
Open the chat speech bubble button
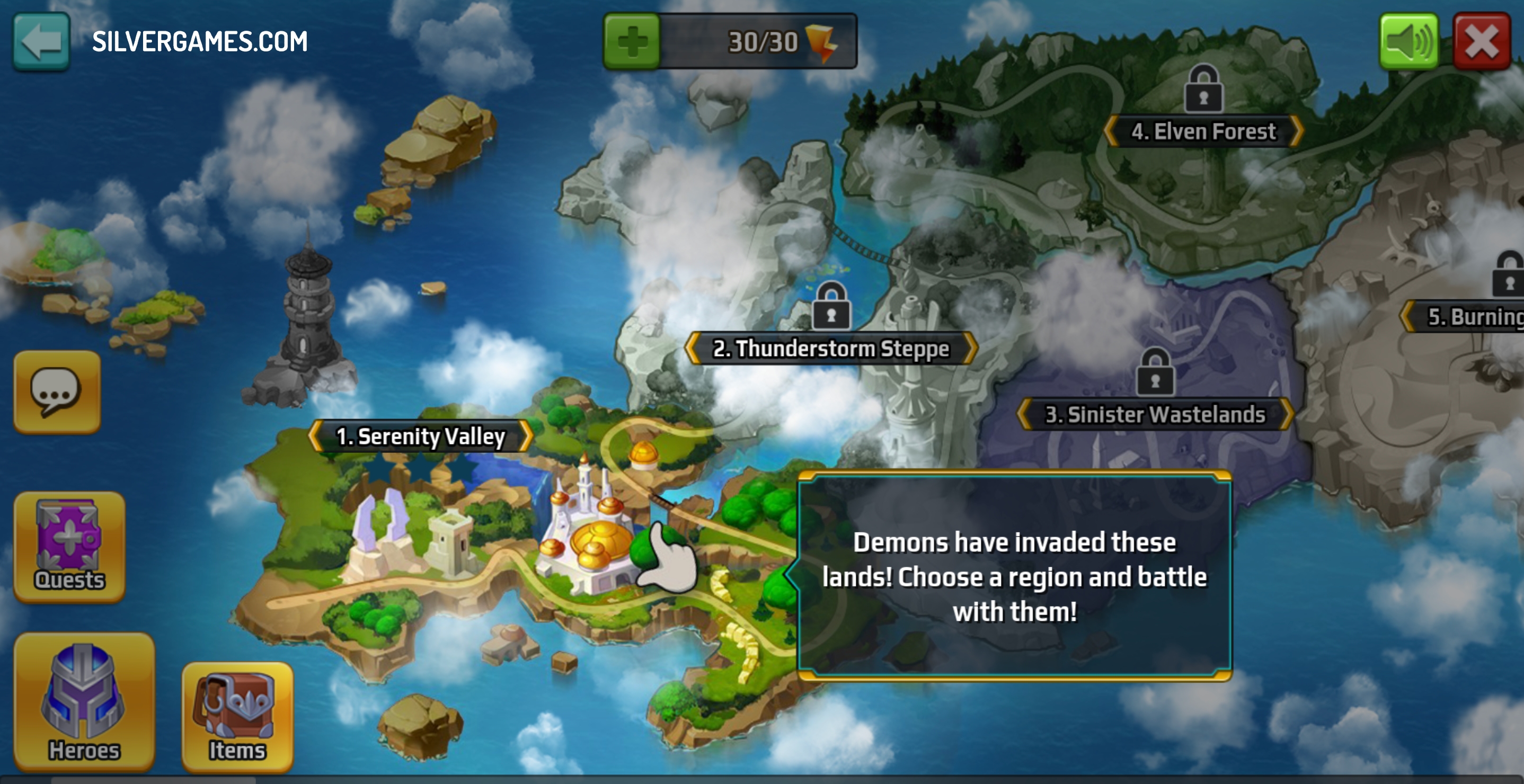pos(57,391)
